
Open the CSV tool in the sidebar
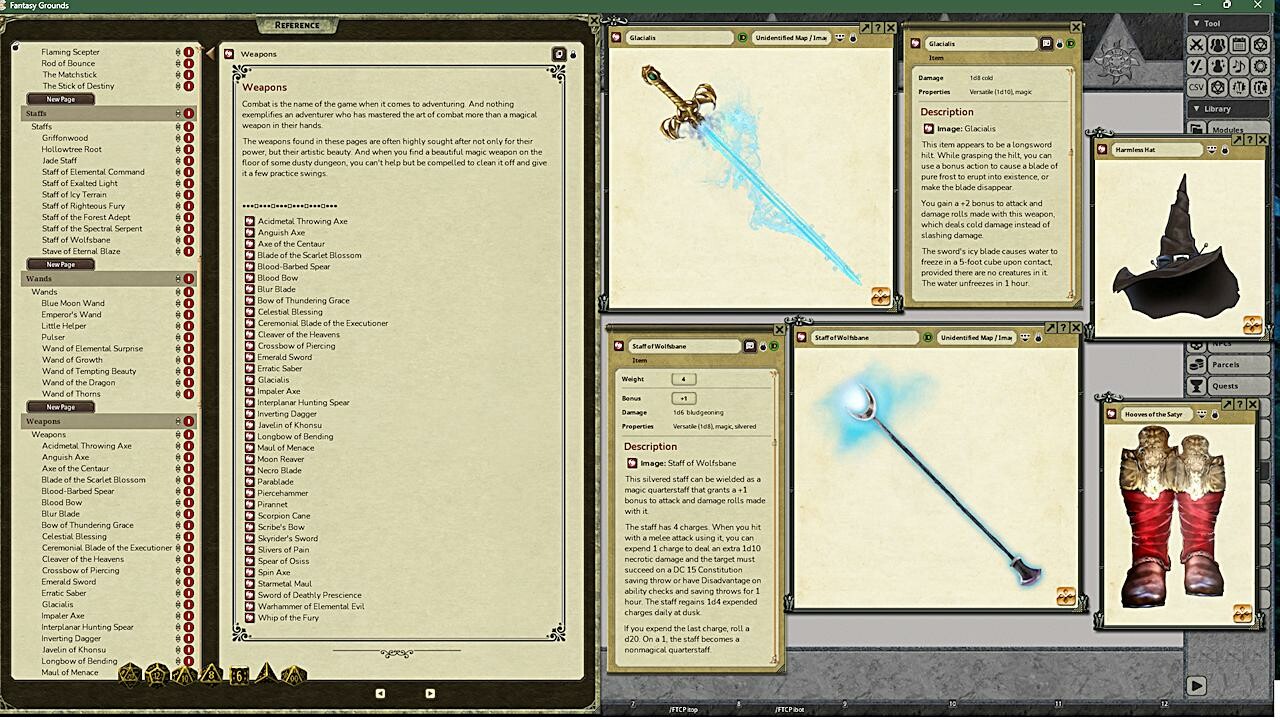click(1197, 86)
